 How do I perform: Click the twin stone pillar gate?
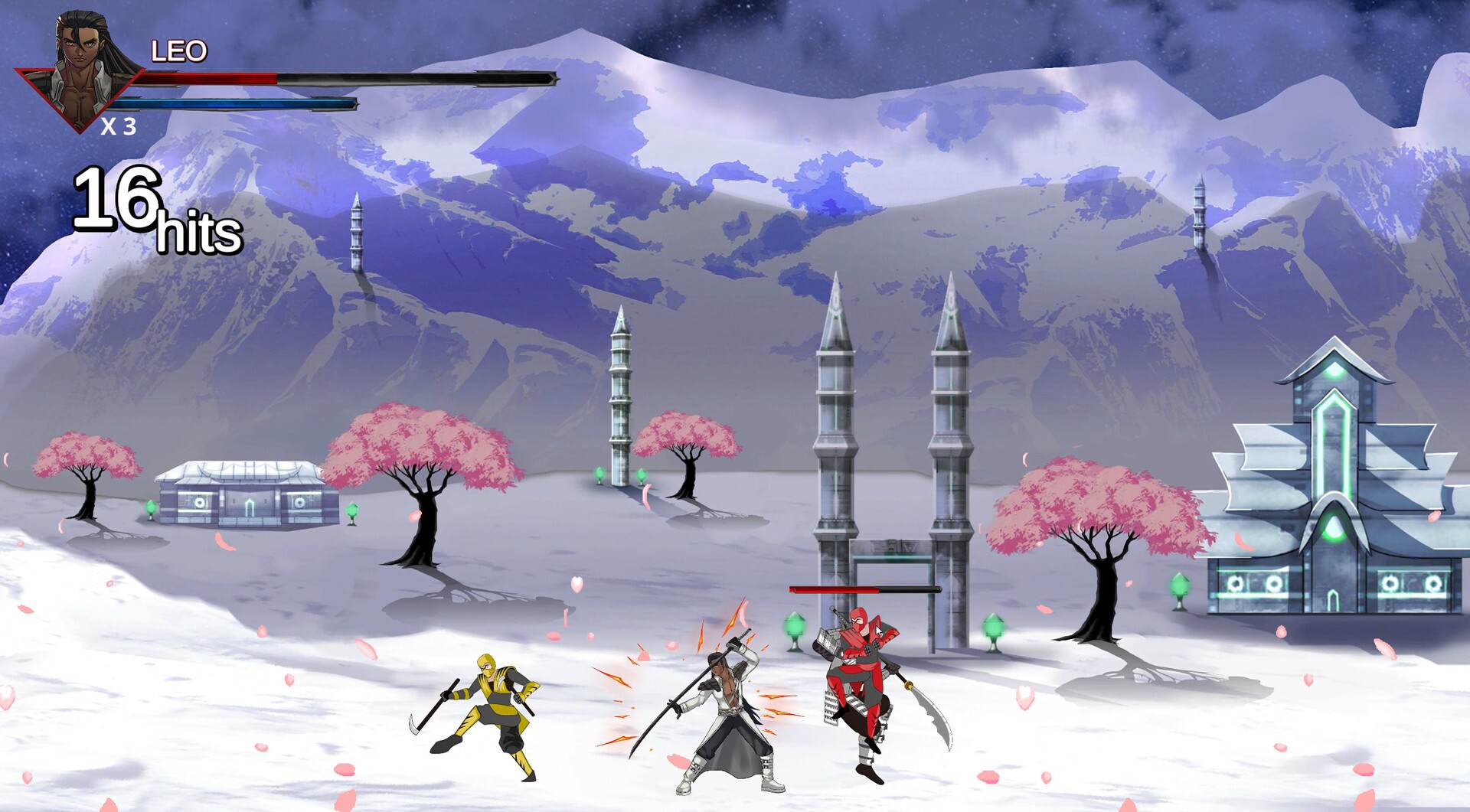(x=892, y=459)
